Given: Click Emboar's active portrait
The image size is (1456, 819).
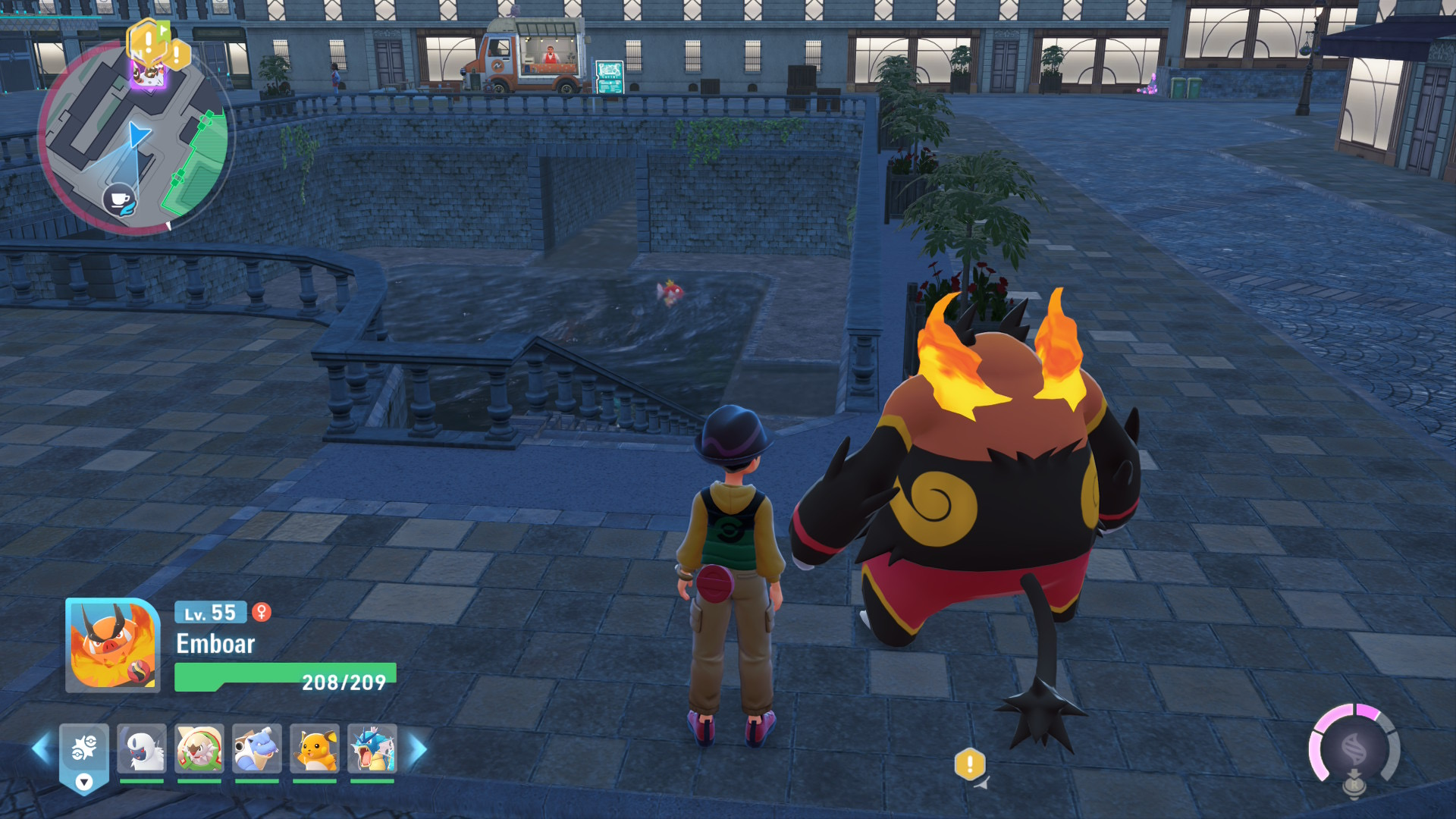Looking at the screenshot, I should coord(112,645).
